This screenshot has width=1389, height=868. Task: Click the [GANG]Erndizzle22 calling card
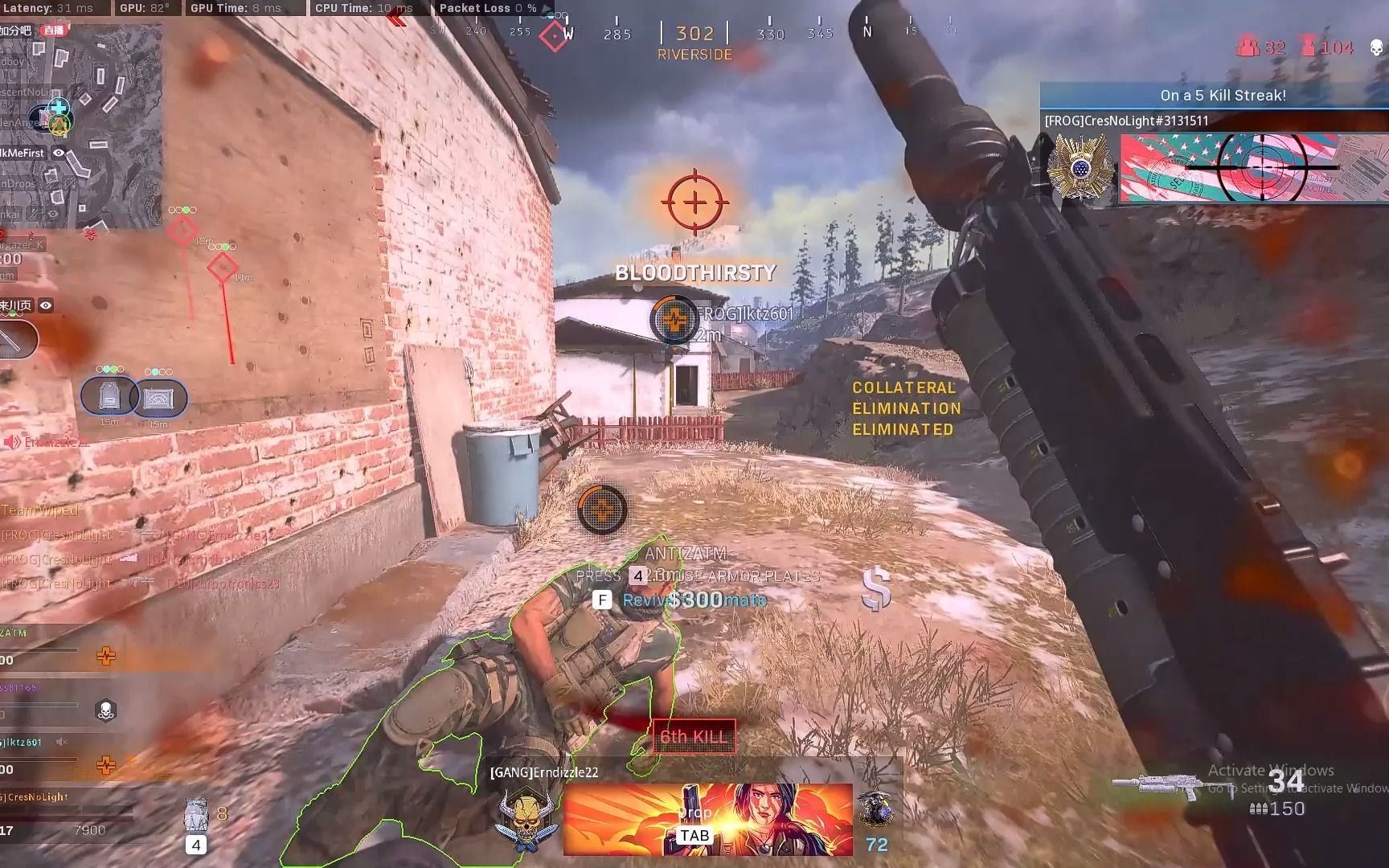tap(707, 818)
